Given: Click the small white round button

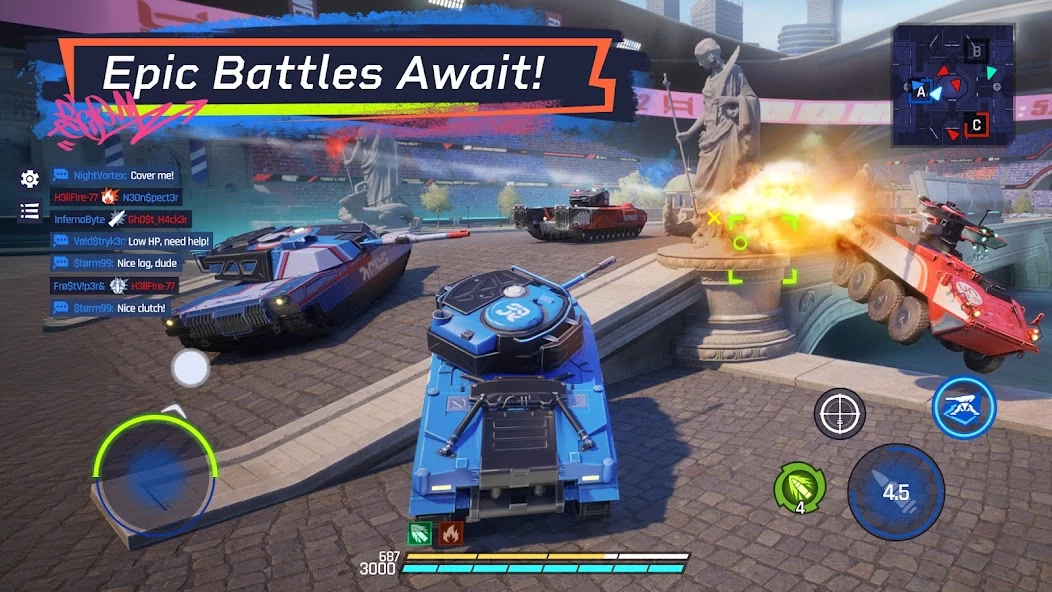Looking at the screenshot, I should point(190,369).
